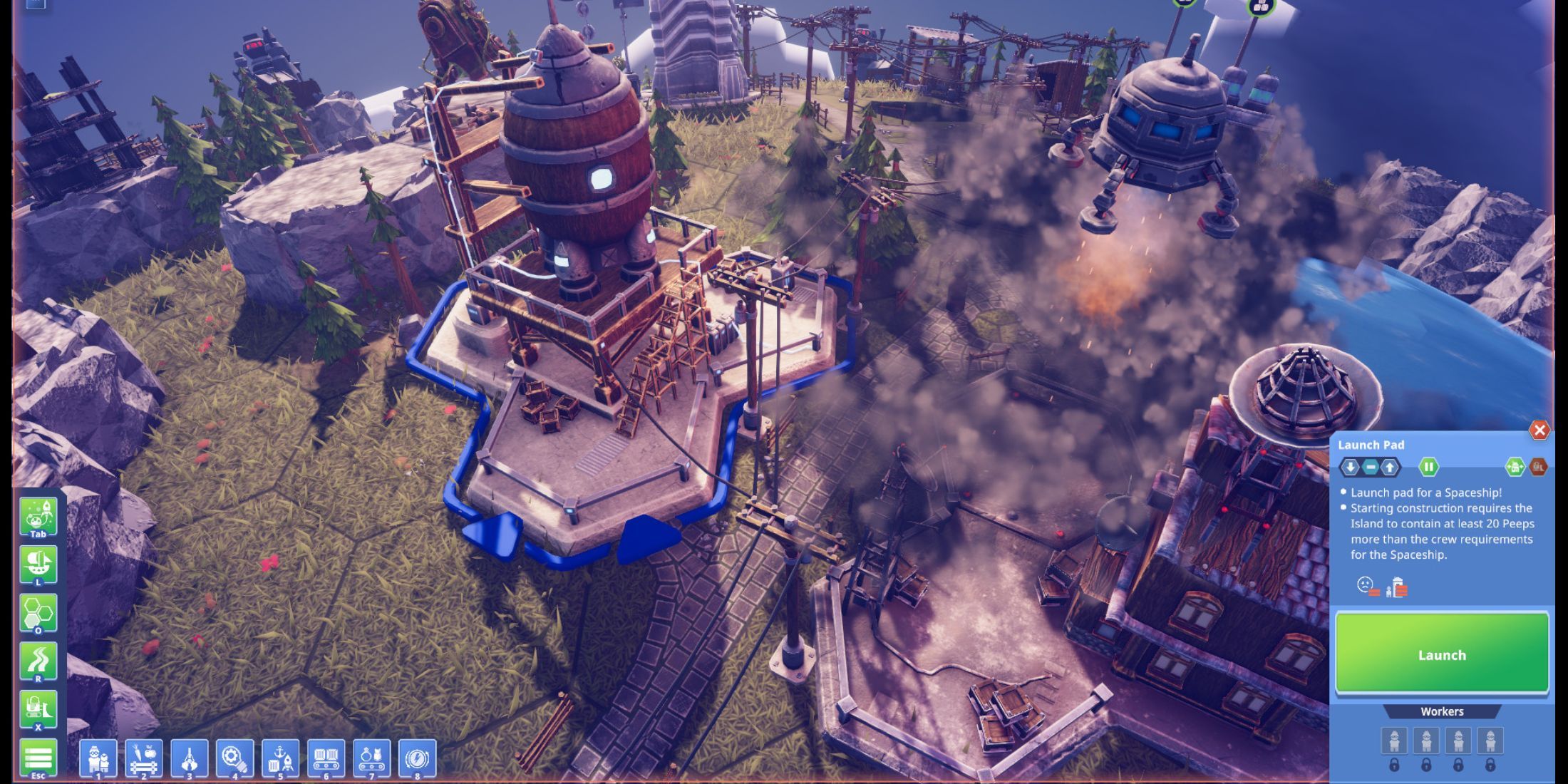Viewport: 1568px width, 784px height.
Task: Open the hexagon tiles tool (O)
Action: 39,613
